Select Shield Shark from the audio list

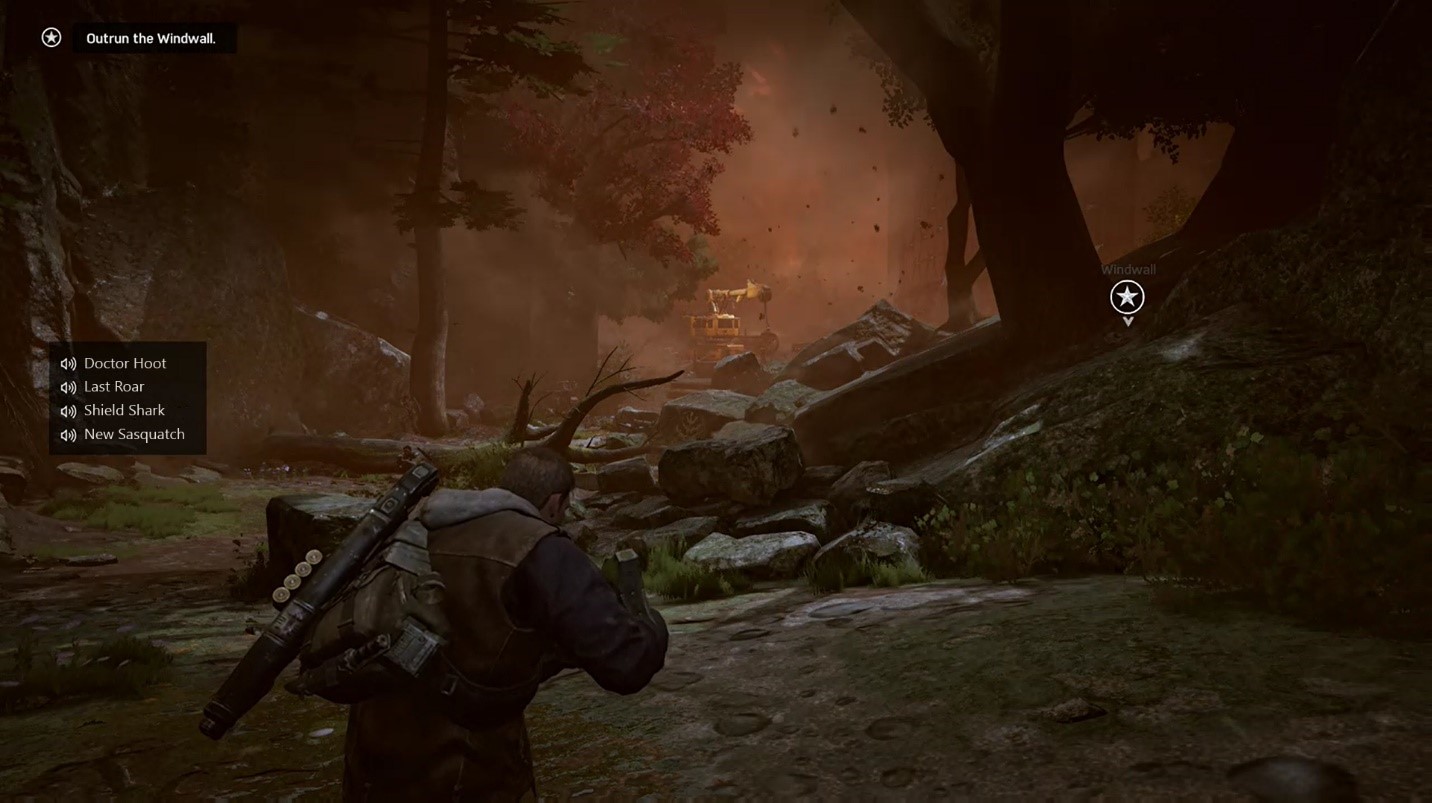pyautogui.click(x=124, y=410)
